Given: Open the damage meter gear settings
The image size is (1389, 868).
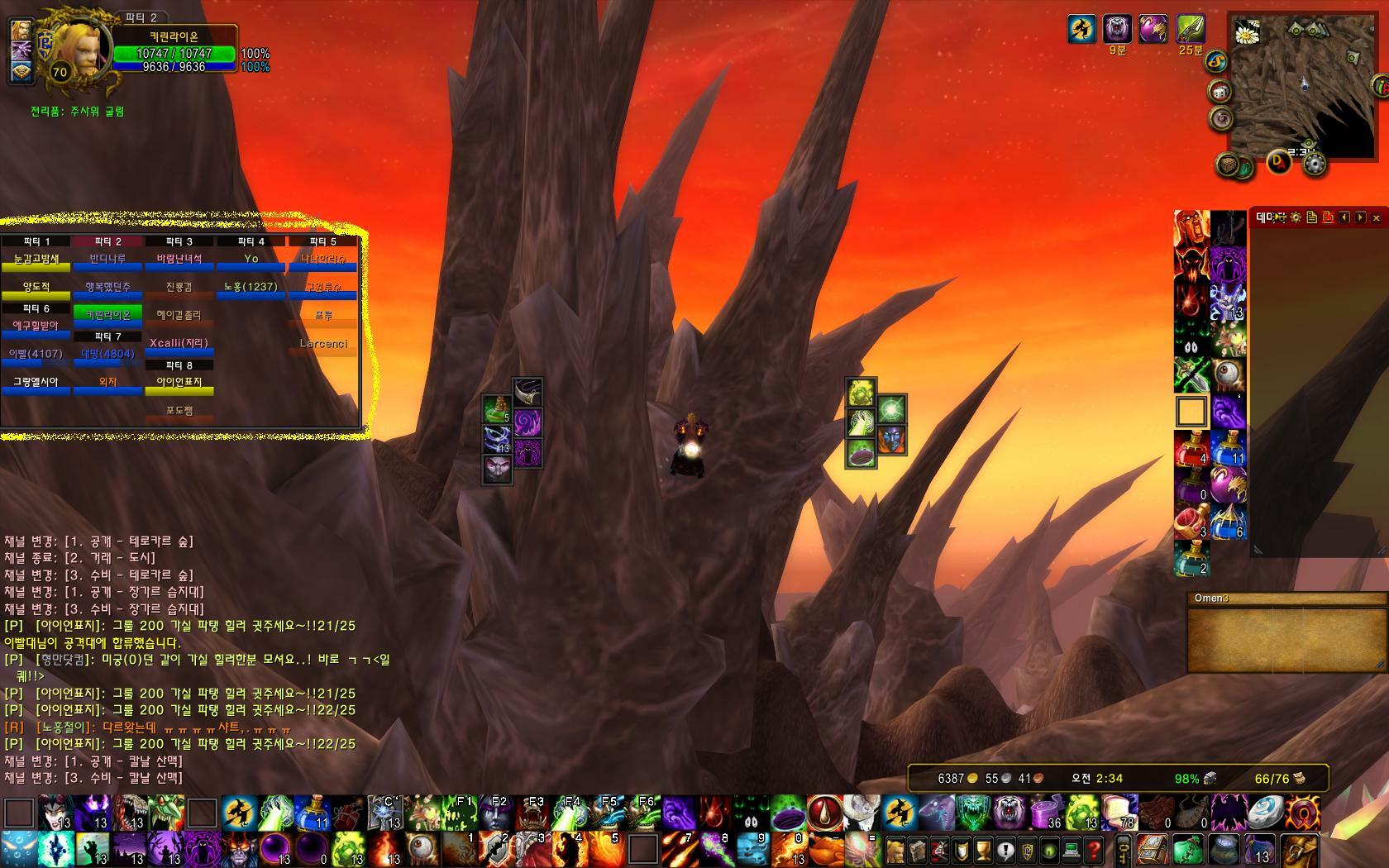Looking at the screenshot, I should pos(1296,217).
